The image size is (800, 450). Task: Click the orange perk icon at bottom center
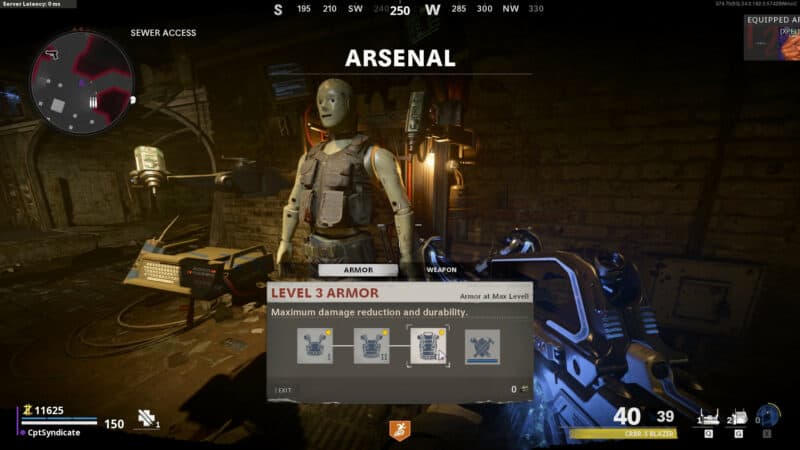[399, 430]
